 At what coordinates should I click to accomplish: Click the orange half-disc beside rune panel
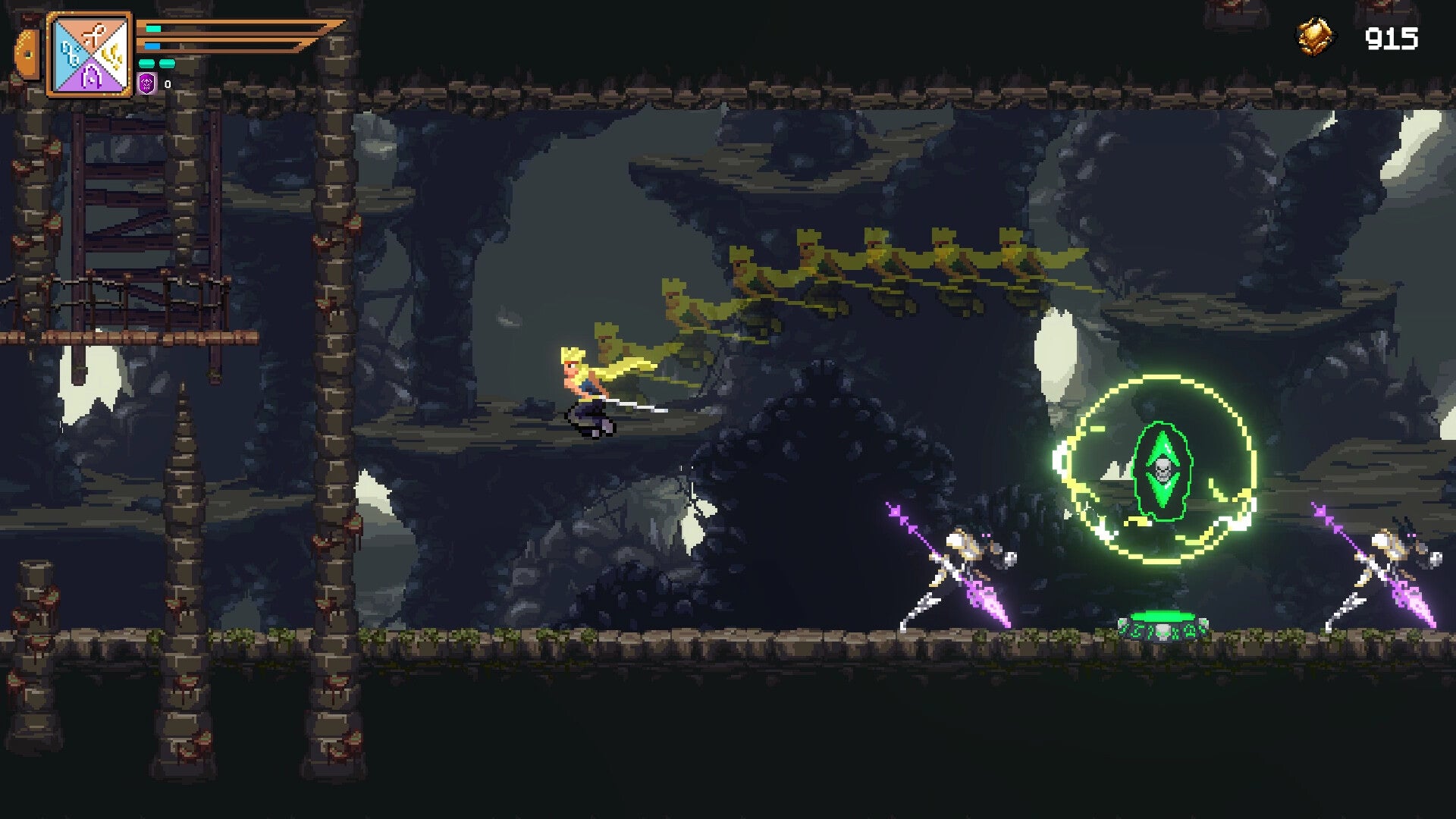click(28, 55)
